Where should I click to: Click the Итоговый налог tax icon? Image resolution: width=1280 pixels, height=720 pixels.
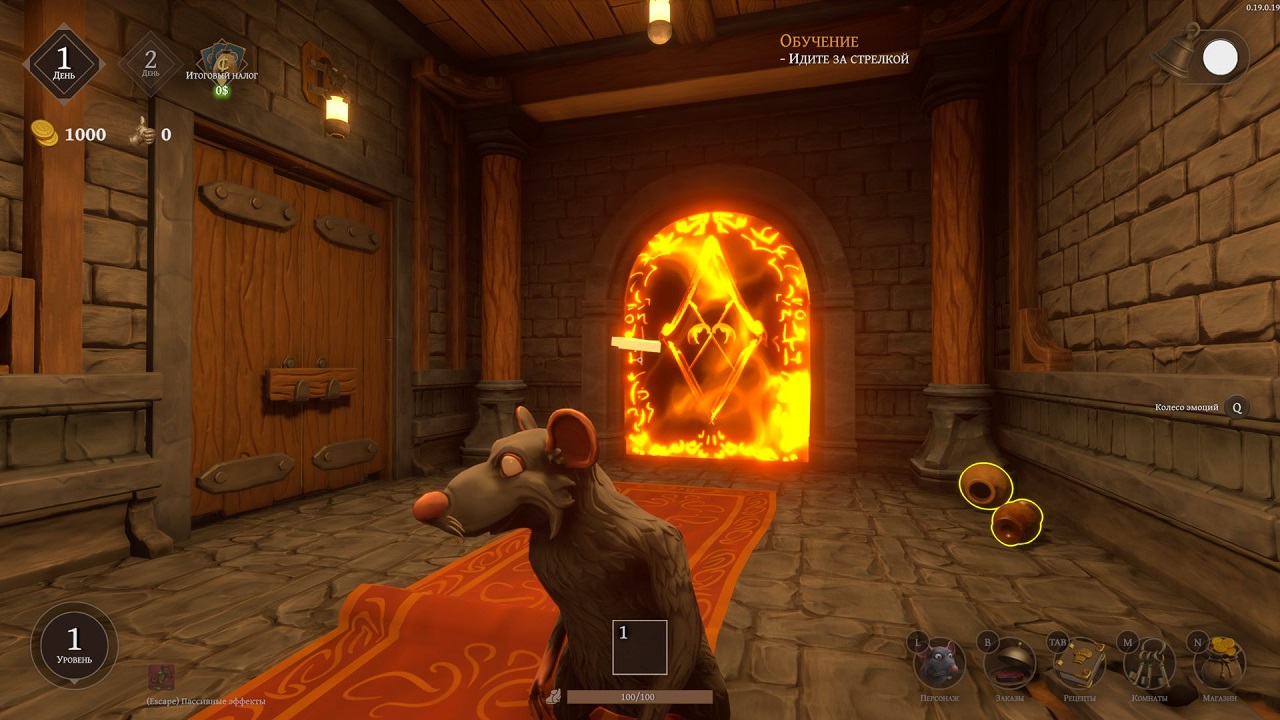click(x=221, y=60)
